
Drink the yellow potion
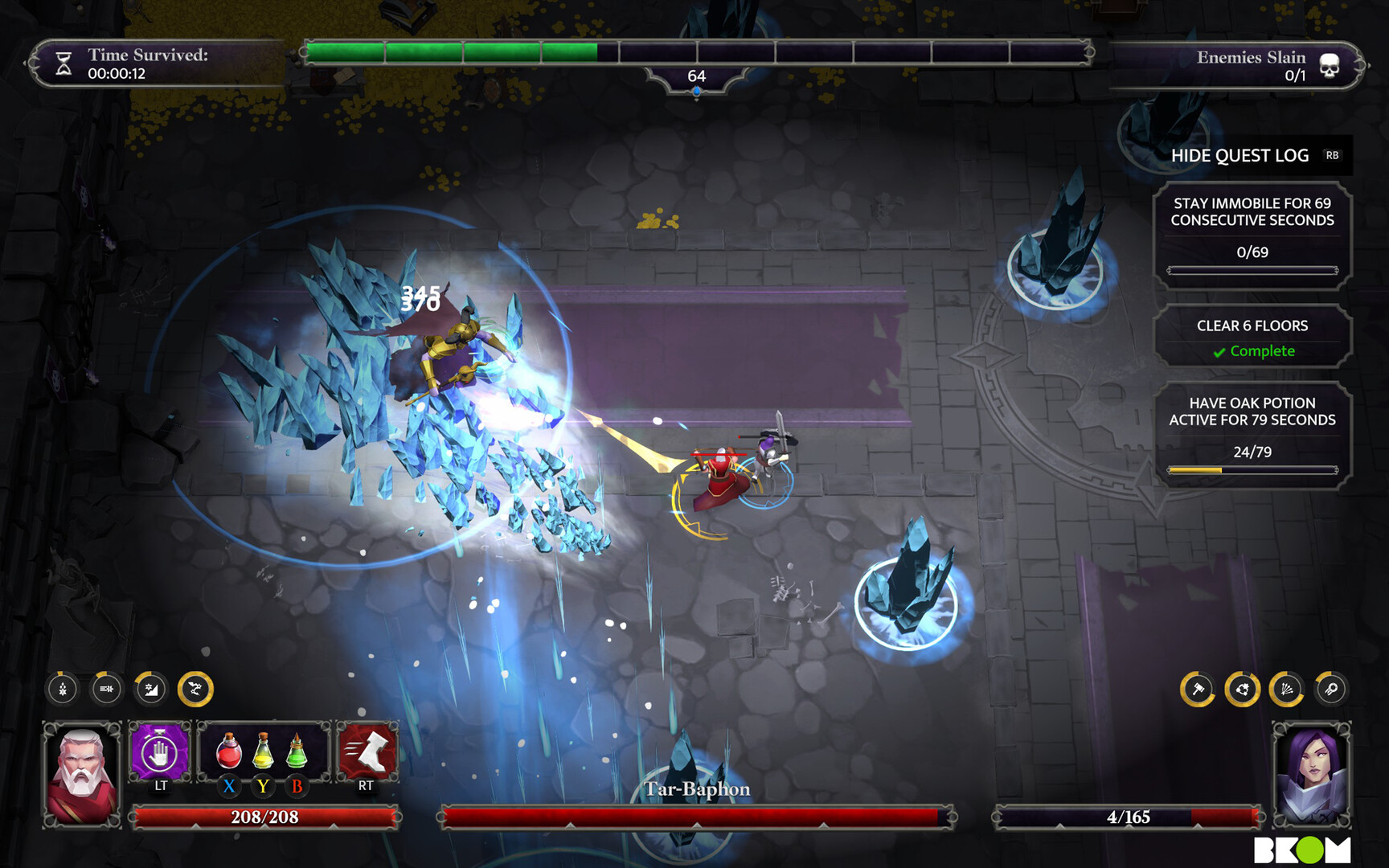[x=263, y=751]
